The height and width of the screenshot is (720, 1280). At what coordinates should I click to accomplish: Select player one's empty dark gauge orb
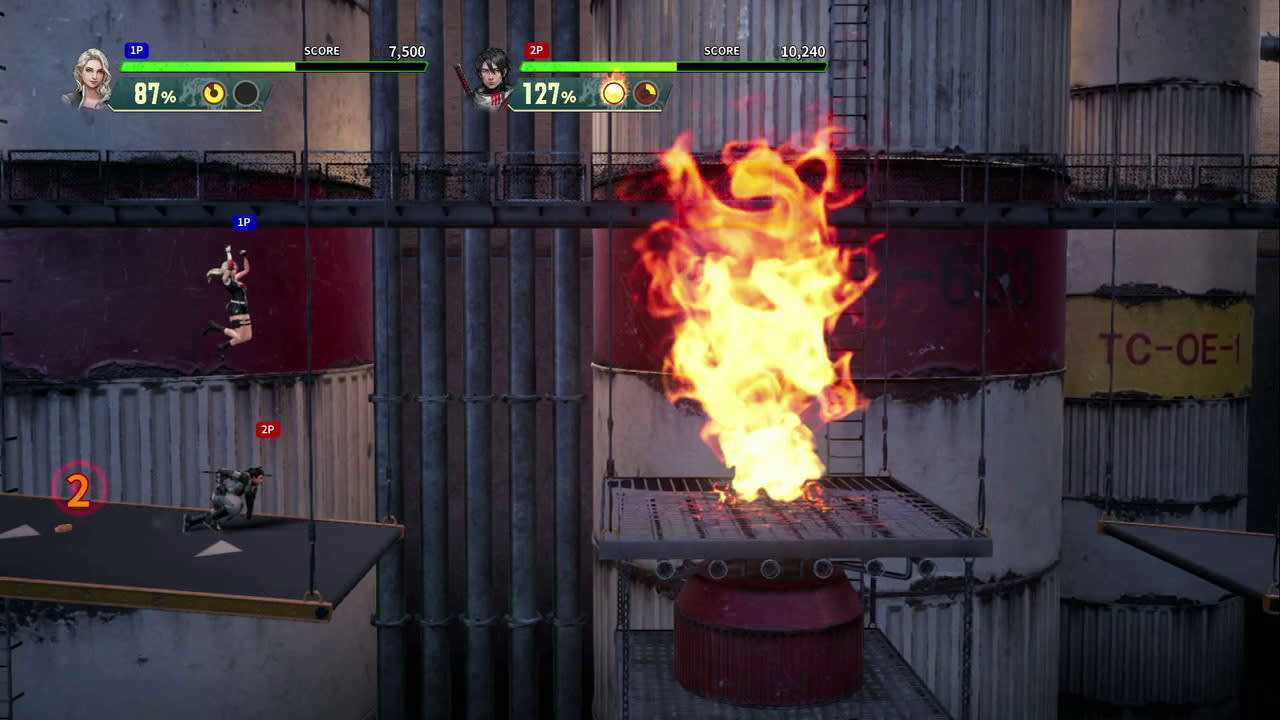[x=246, y=94]
